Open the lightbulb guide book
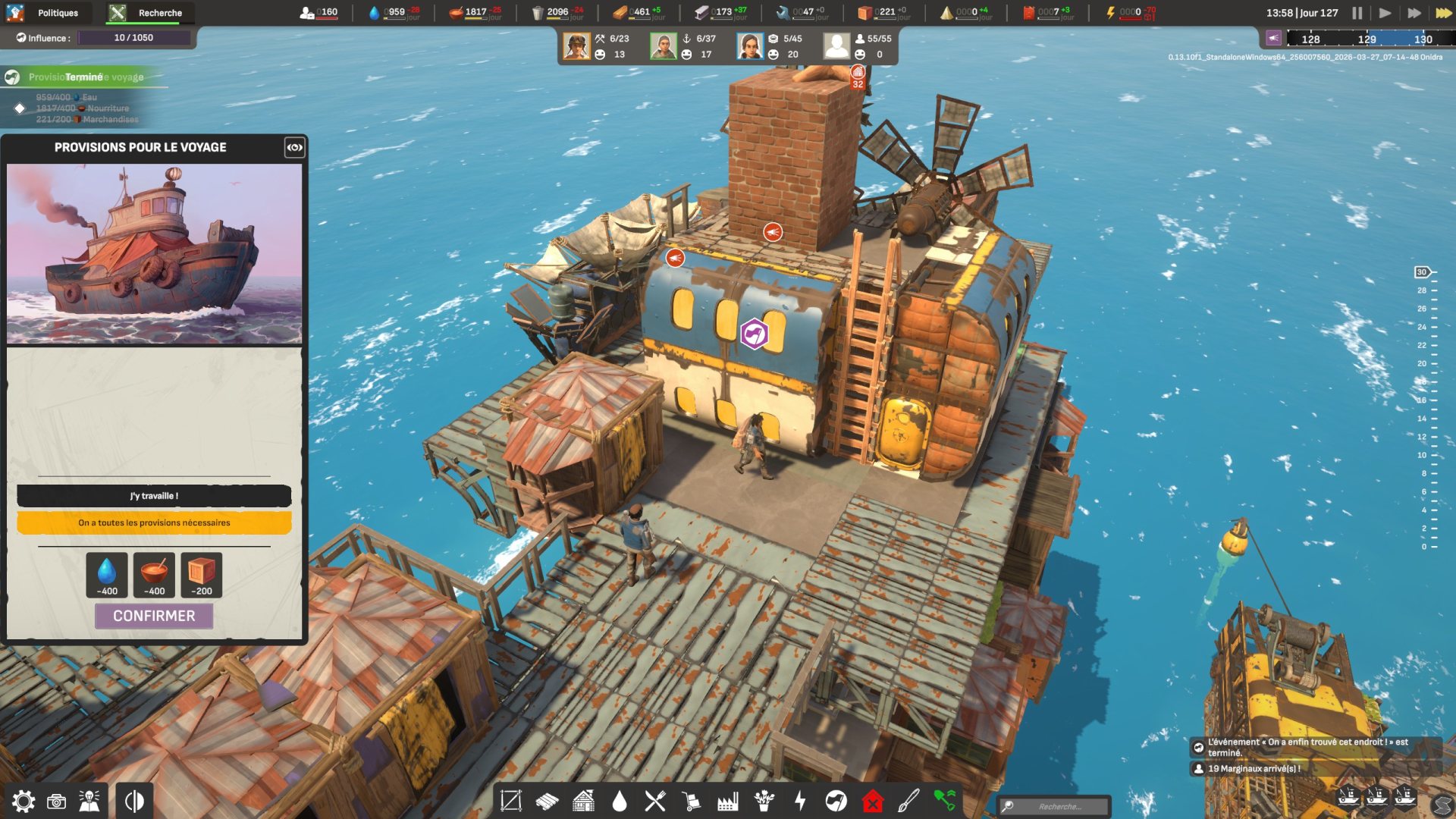 pyautogui.click(x=89, y=802)
